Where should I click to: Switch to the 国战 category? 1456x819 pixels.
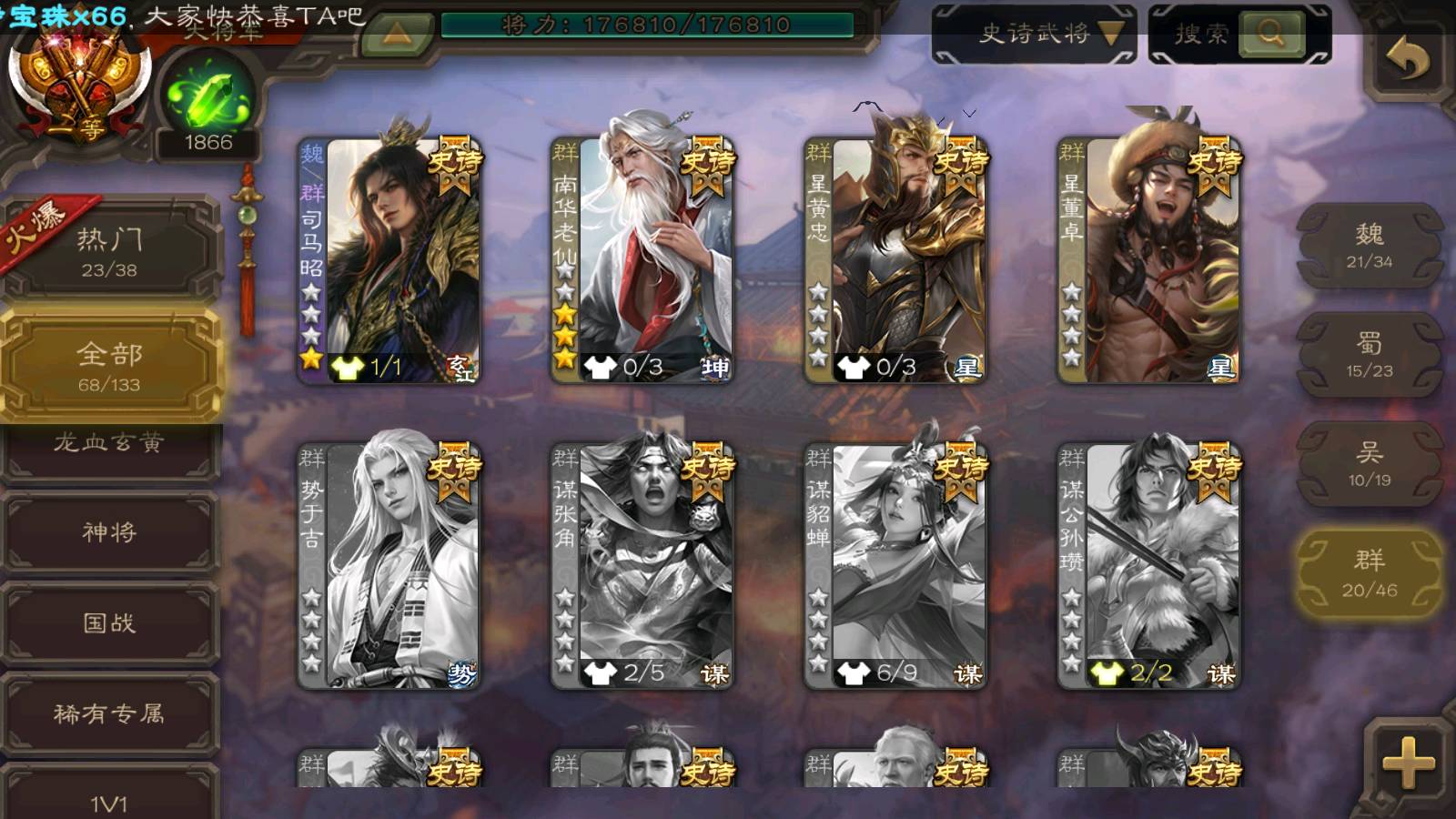click(109, 622)
